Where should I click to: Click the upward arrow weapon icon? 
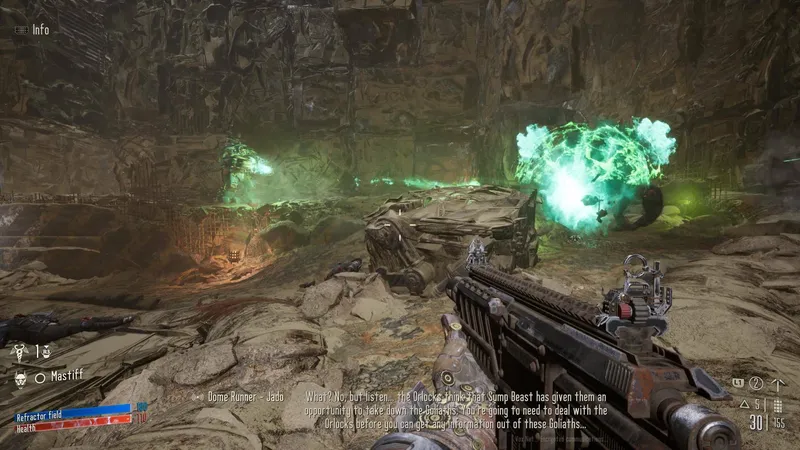pyautogui.click(x=778, y=383)
